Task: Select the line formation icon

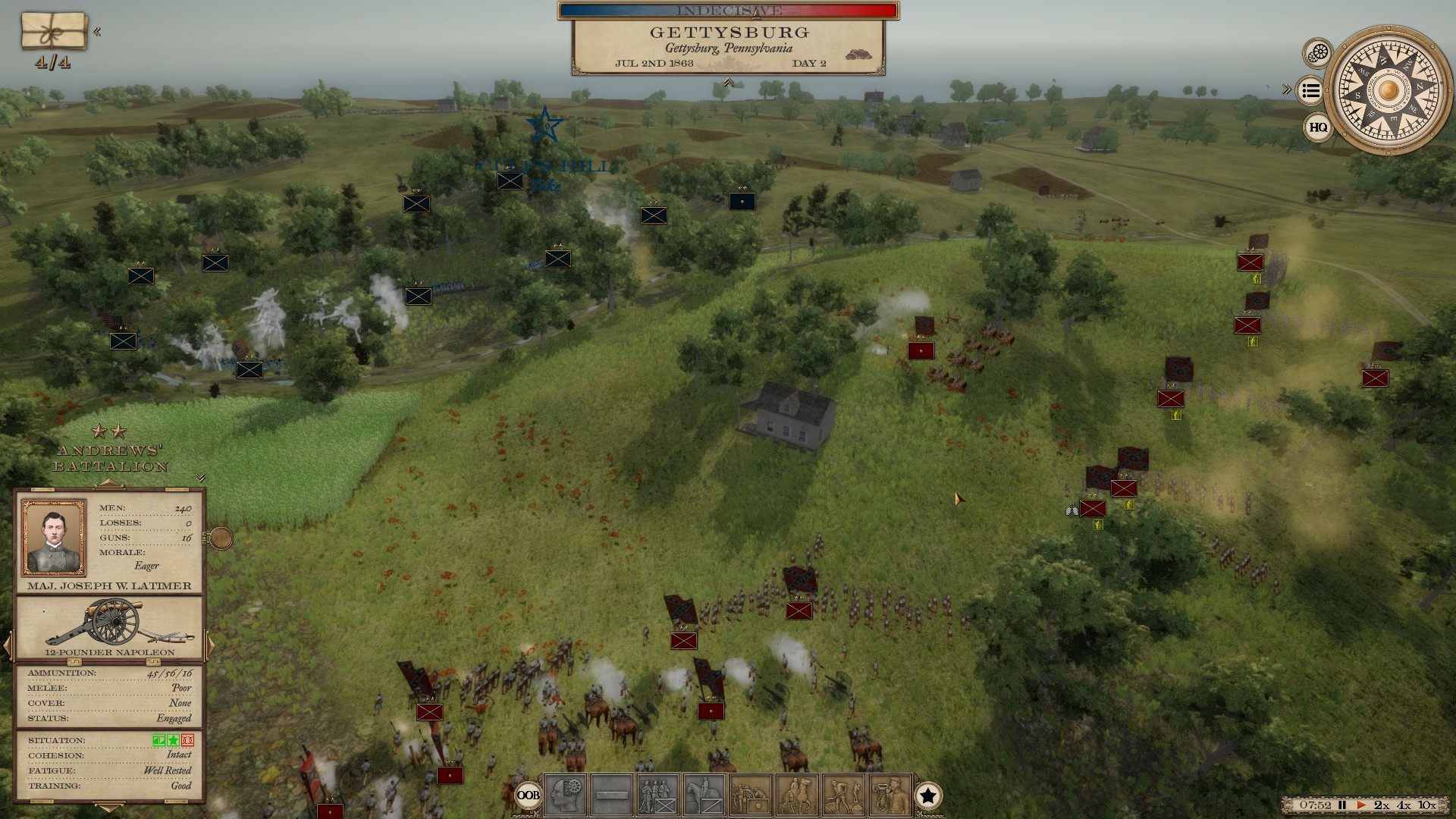Action: [x=613, y=795]
